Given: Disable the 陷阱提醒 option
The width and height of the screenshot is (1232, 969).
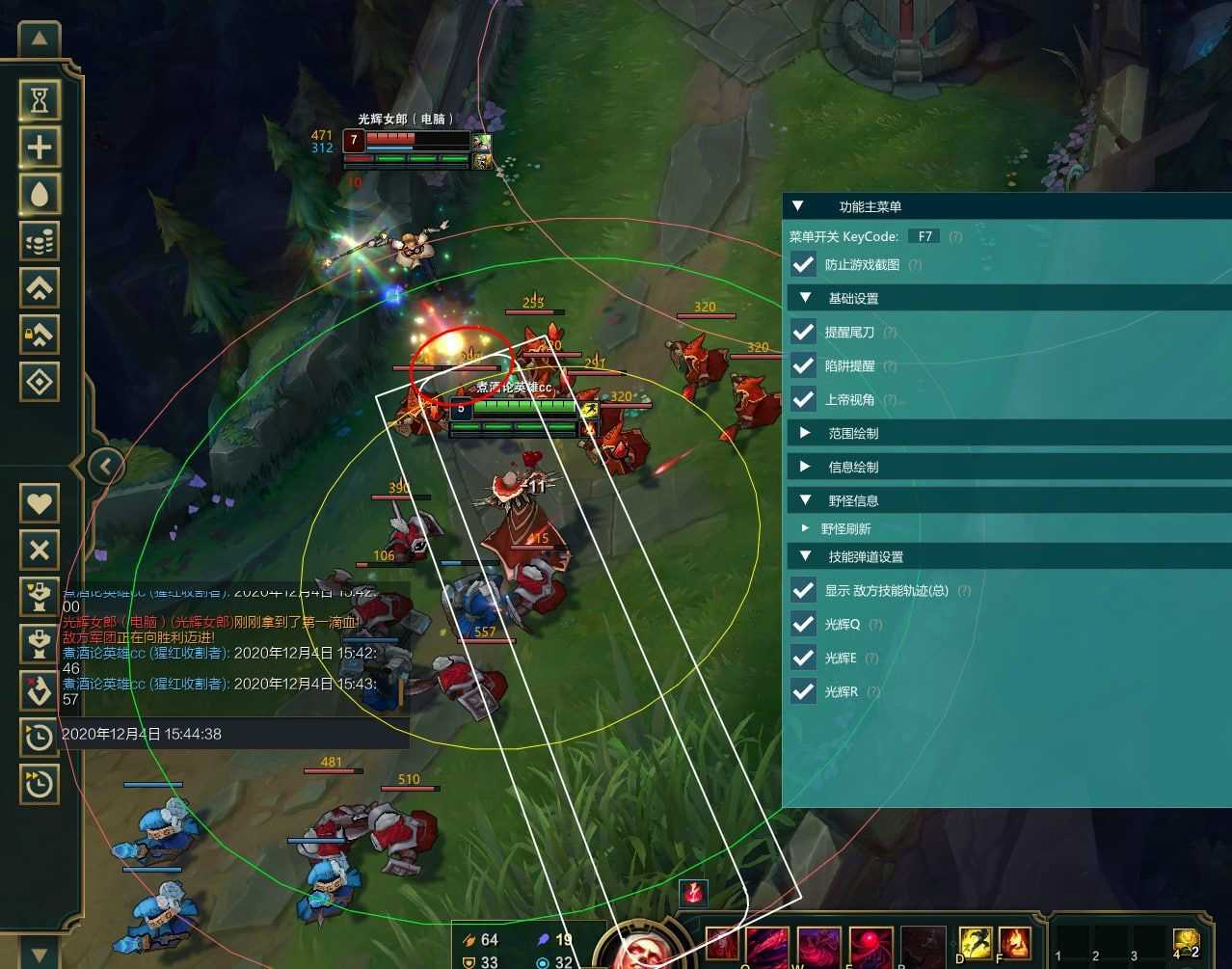Looking at the screenshot, I should point(803,365).
